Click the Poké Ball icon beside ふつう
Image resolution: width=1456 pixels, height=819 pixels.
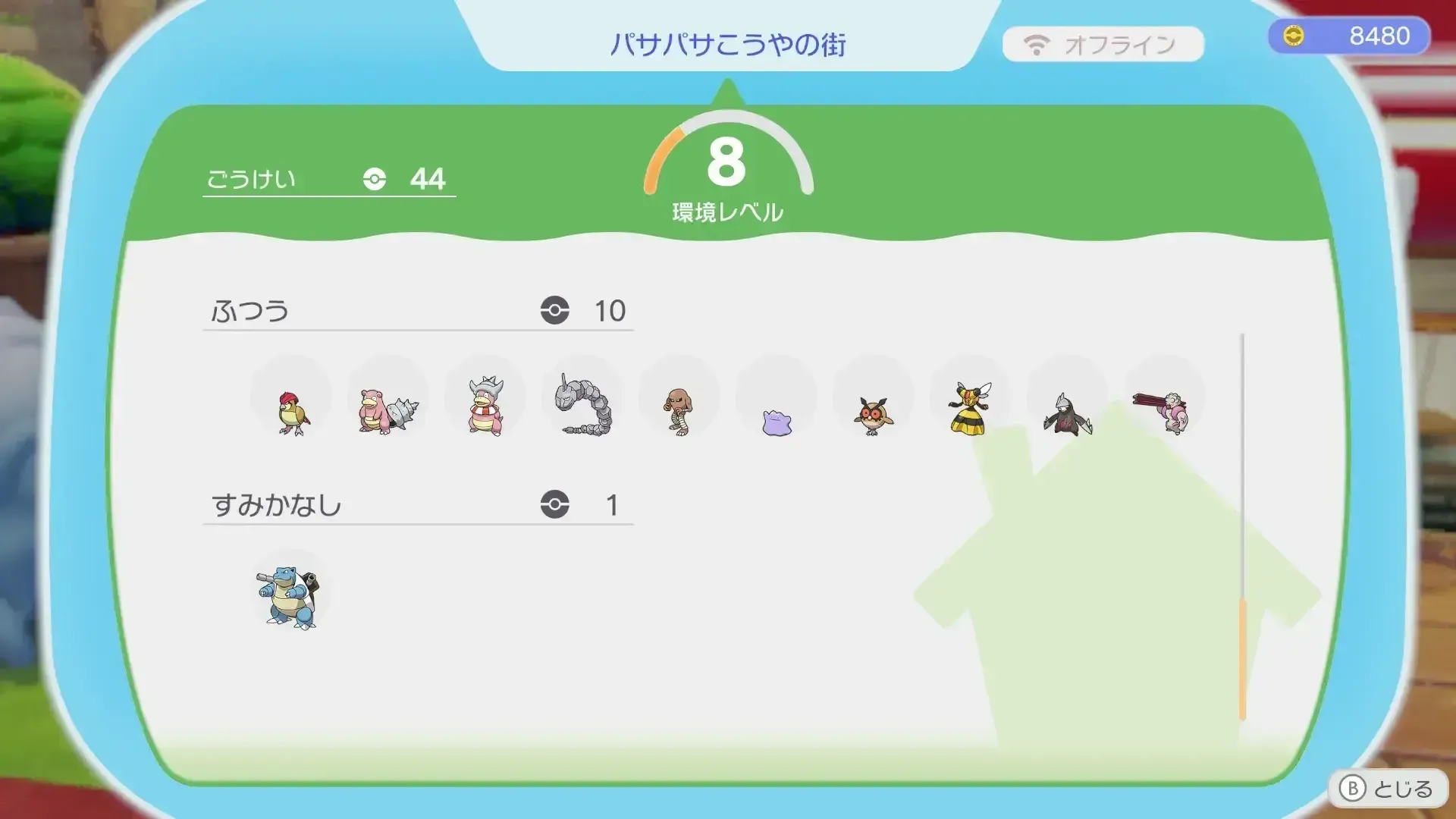pyautogui.click(x=557, y=309)
